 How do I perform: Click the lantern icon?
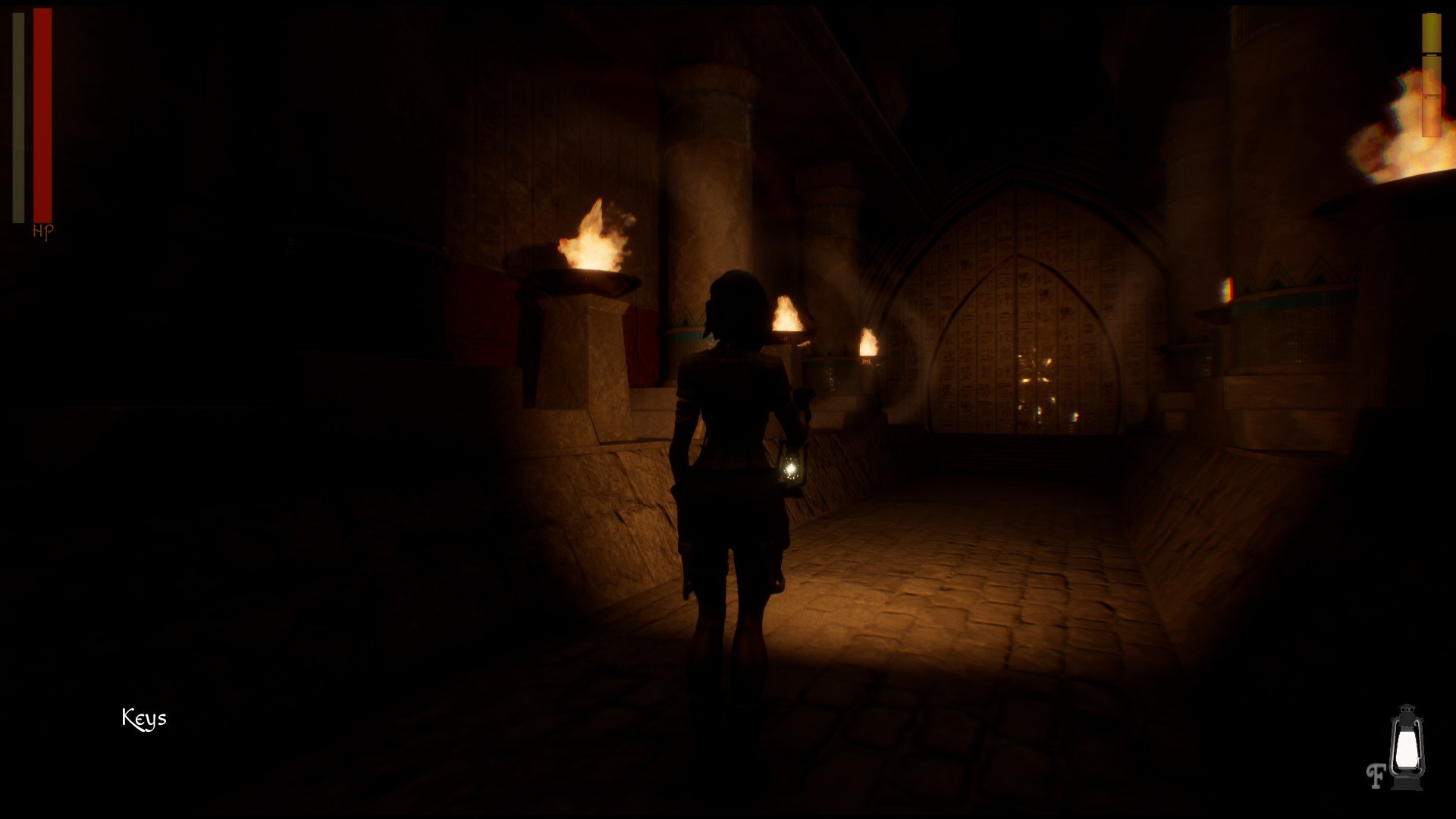click(1407, 747)
